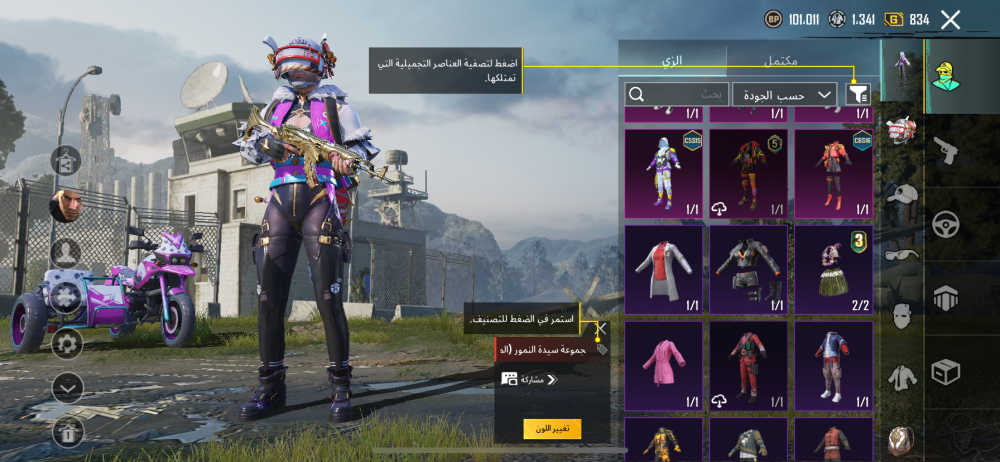Toggle the owned-items filter funnel icon

click(858, 94)
